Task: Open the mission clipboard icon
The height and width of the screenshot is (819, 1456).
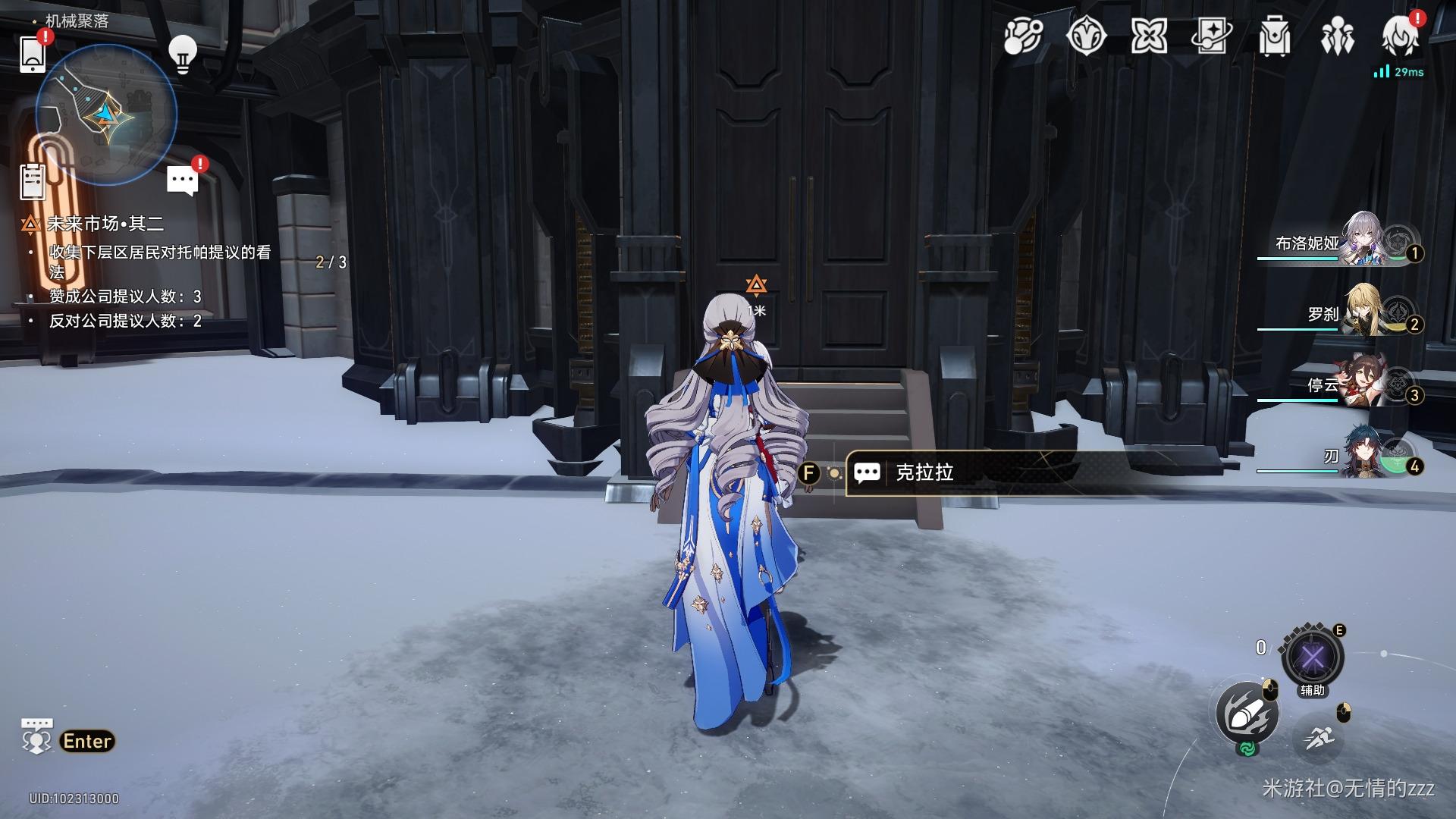Action: tap(33, 182)
